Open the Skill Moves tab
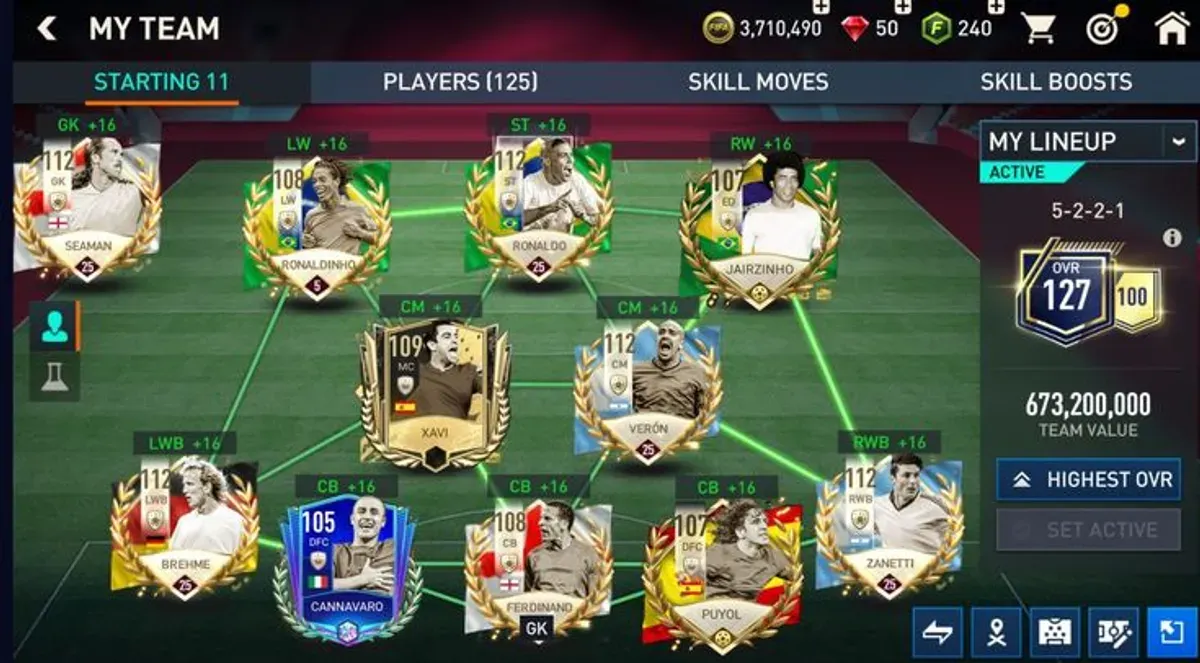 coord(758,82)
